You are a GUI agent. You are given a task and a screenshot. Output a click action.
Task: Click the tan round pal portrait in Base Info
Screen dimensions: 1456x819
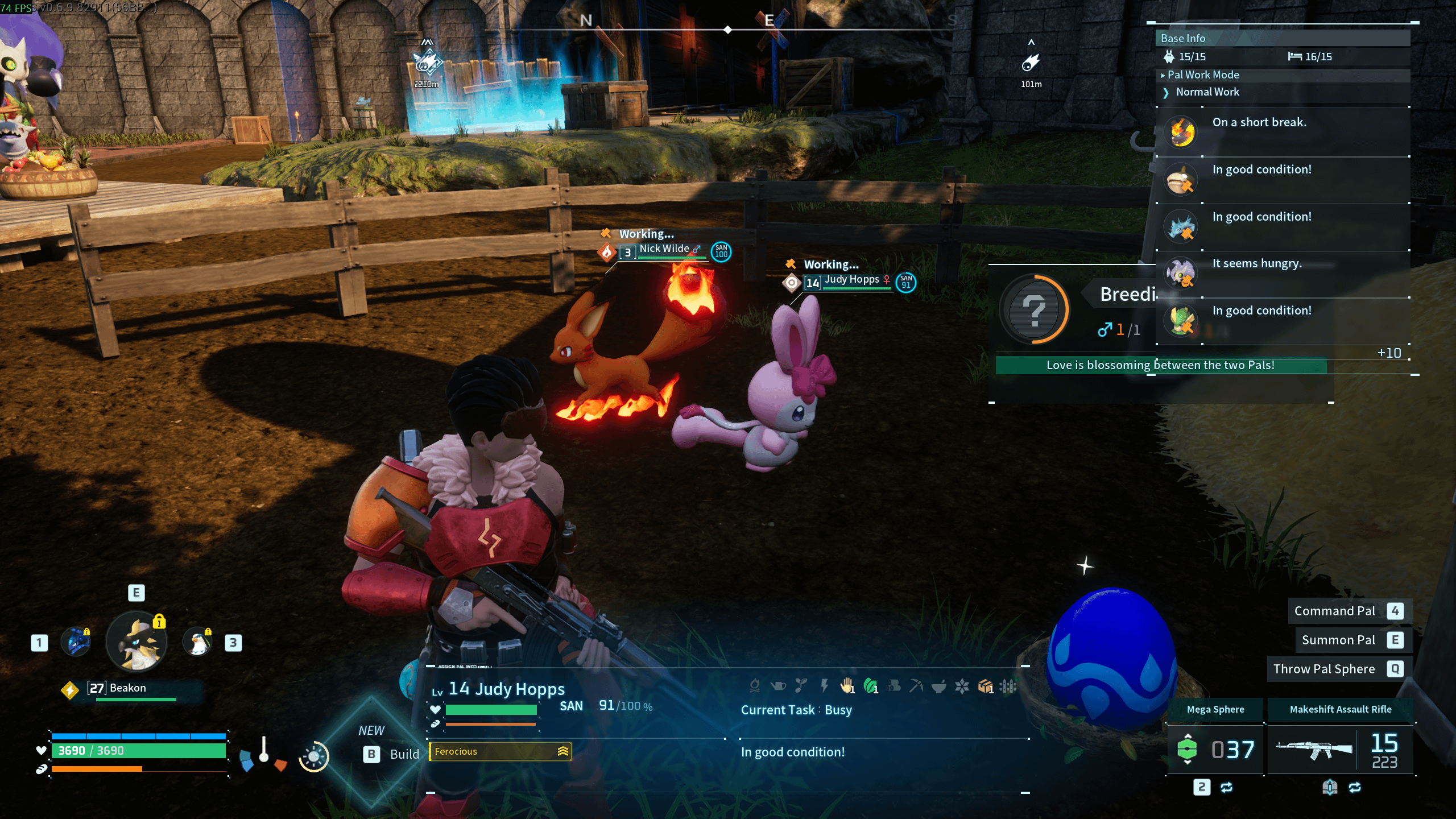click(1181, 180)
